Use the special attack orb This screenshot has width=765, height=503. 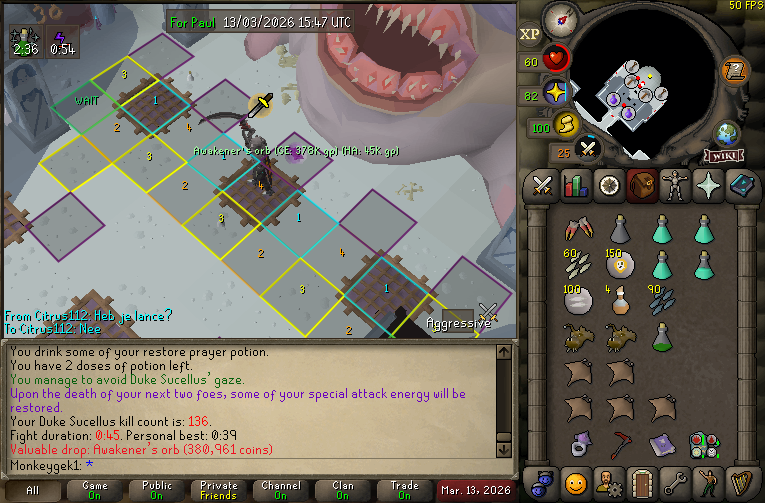[x=588, y=150]
